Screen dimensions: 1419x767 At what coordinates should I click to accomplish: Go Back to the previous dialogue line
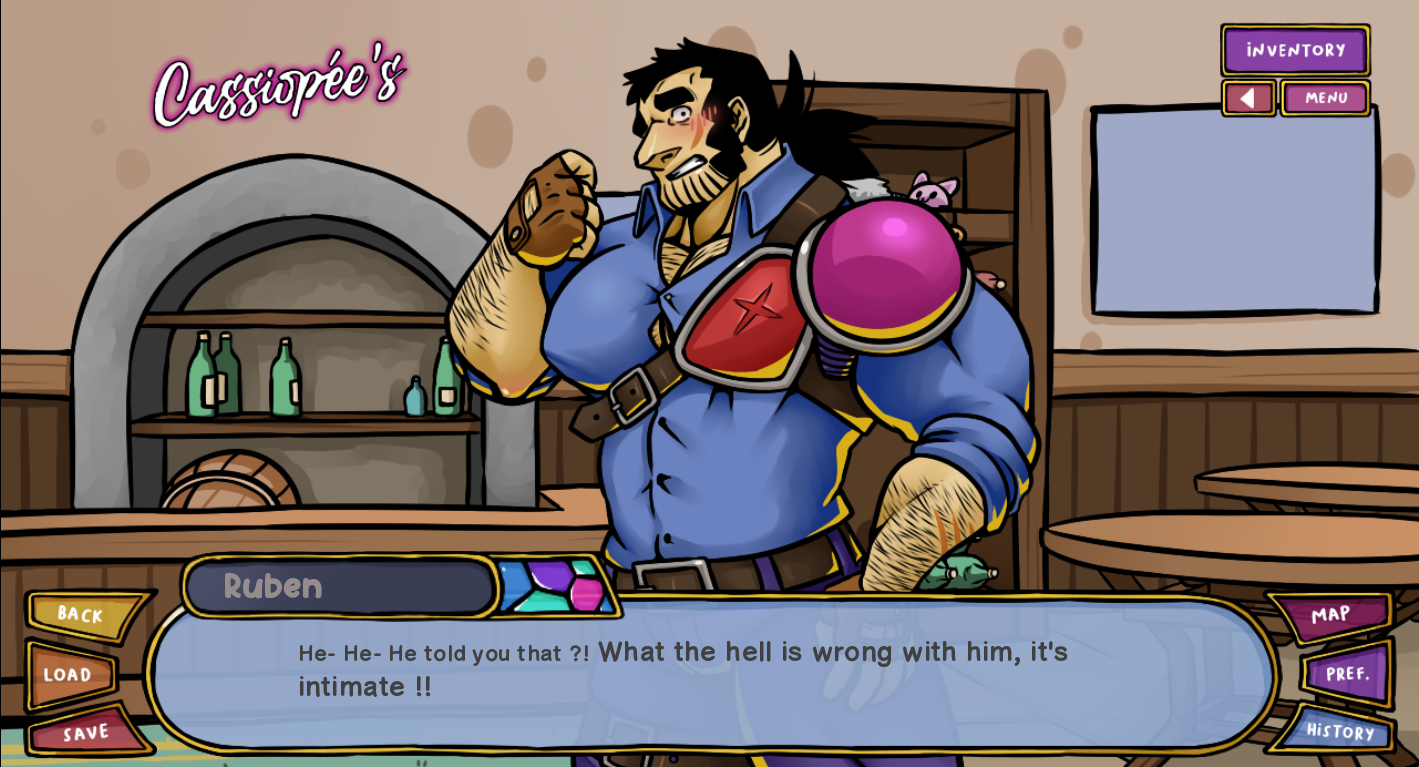pos(83,615)
